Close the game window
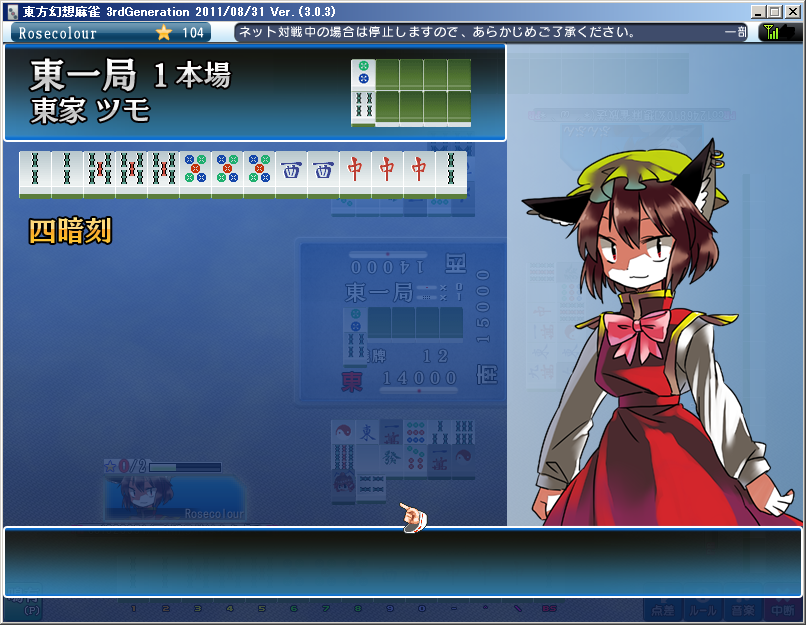This screenshot has height=625, width=806. pos(792,10)
